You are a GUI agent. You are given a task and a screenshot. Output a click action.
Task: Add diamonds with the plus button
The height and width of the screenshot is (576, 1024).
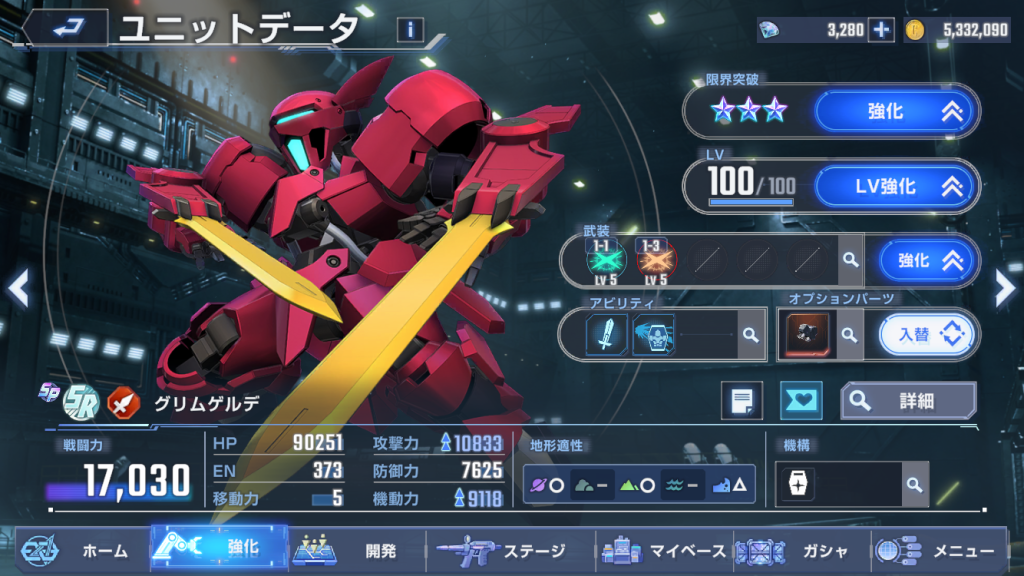pyautogui.click(x=880, y=30)
